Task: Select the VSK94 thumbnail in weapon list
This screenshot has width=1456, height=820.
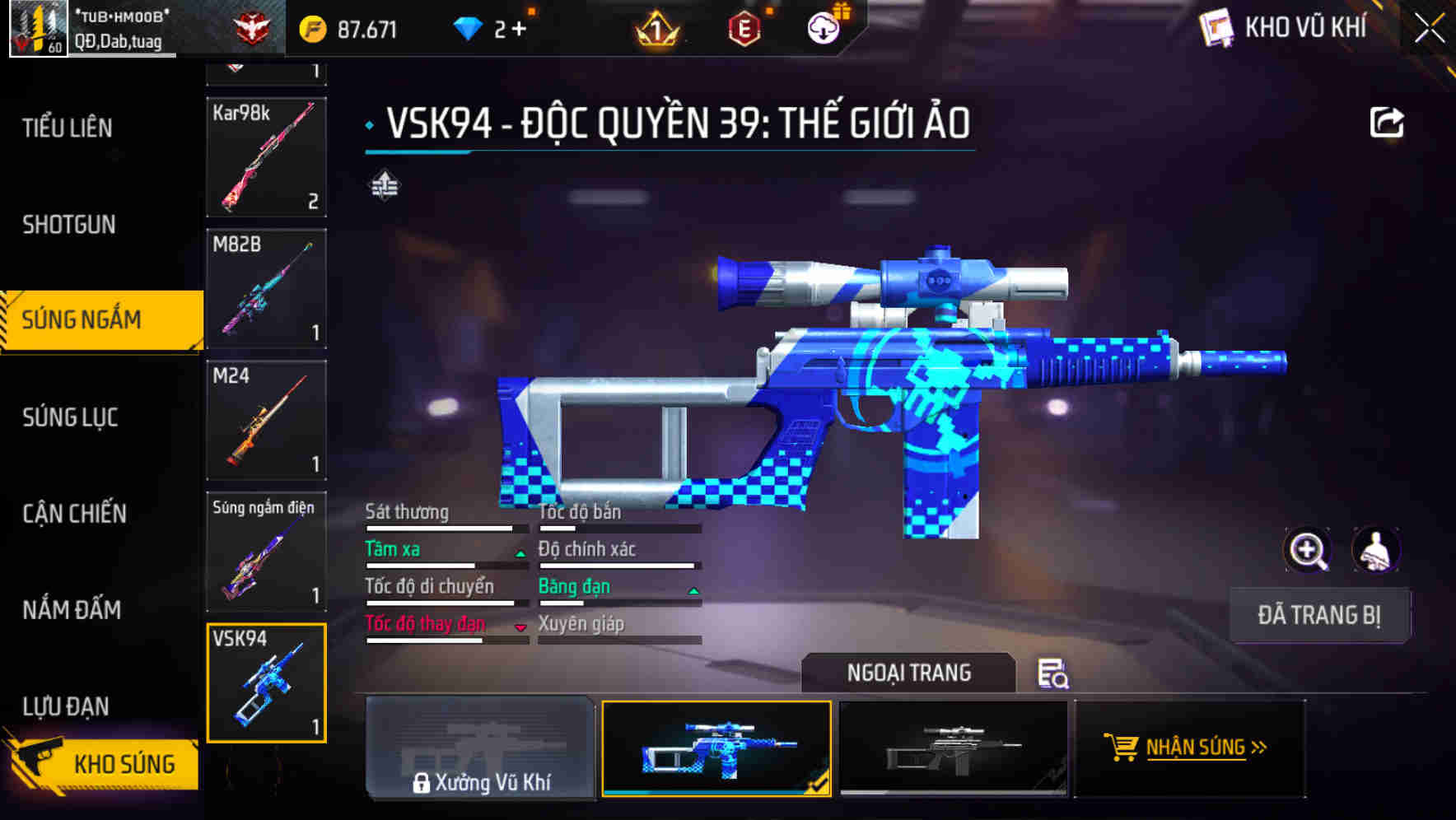Action: pyautogui.click(x=266, y=683)
